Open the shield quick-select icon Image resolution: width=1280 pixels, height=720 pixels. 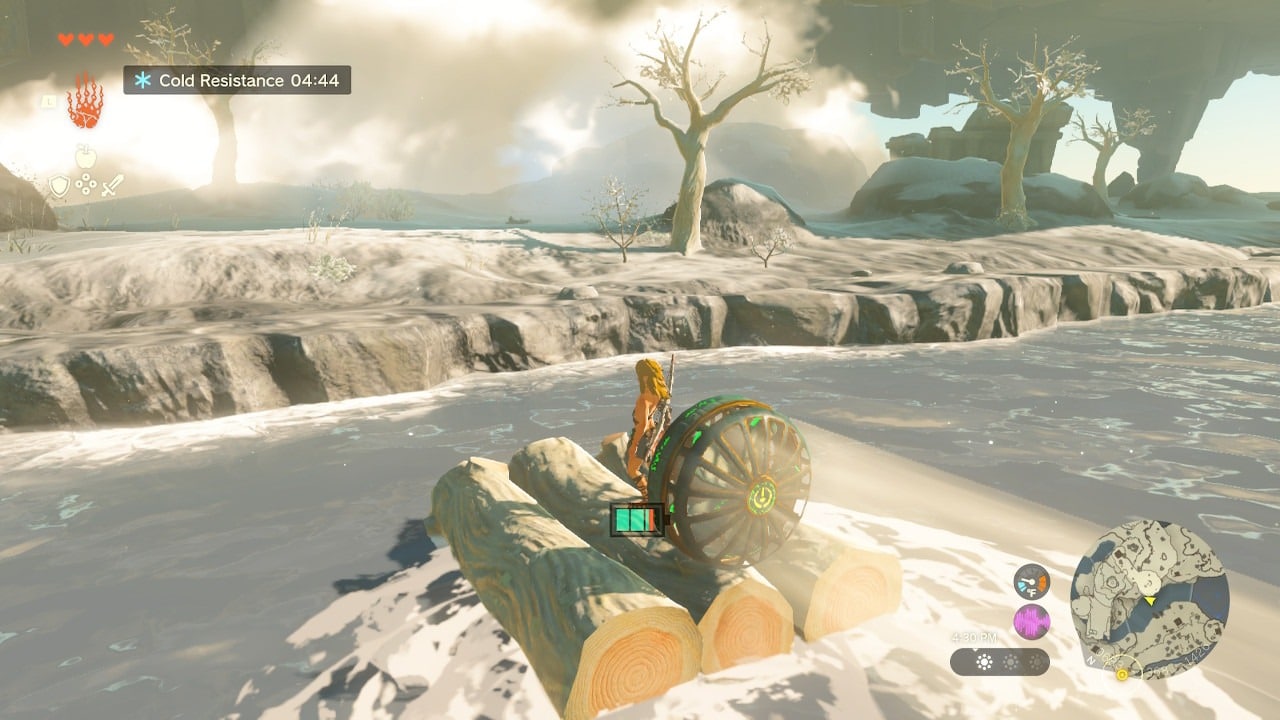[x=60, y=186]
